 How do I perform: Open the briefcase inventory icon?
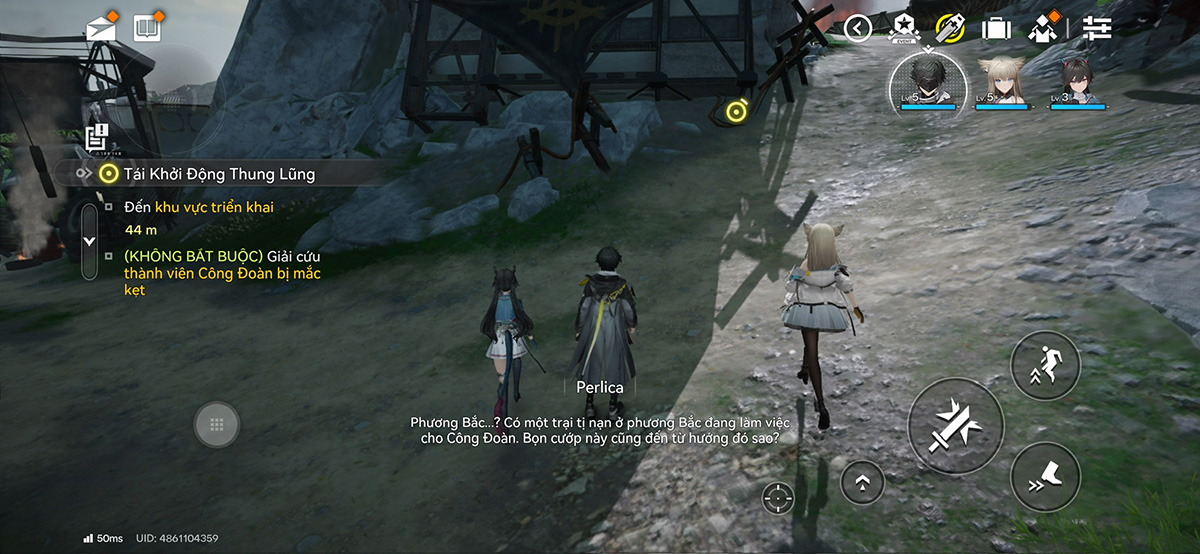[x=996, y=28]
